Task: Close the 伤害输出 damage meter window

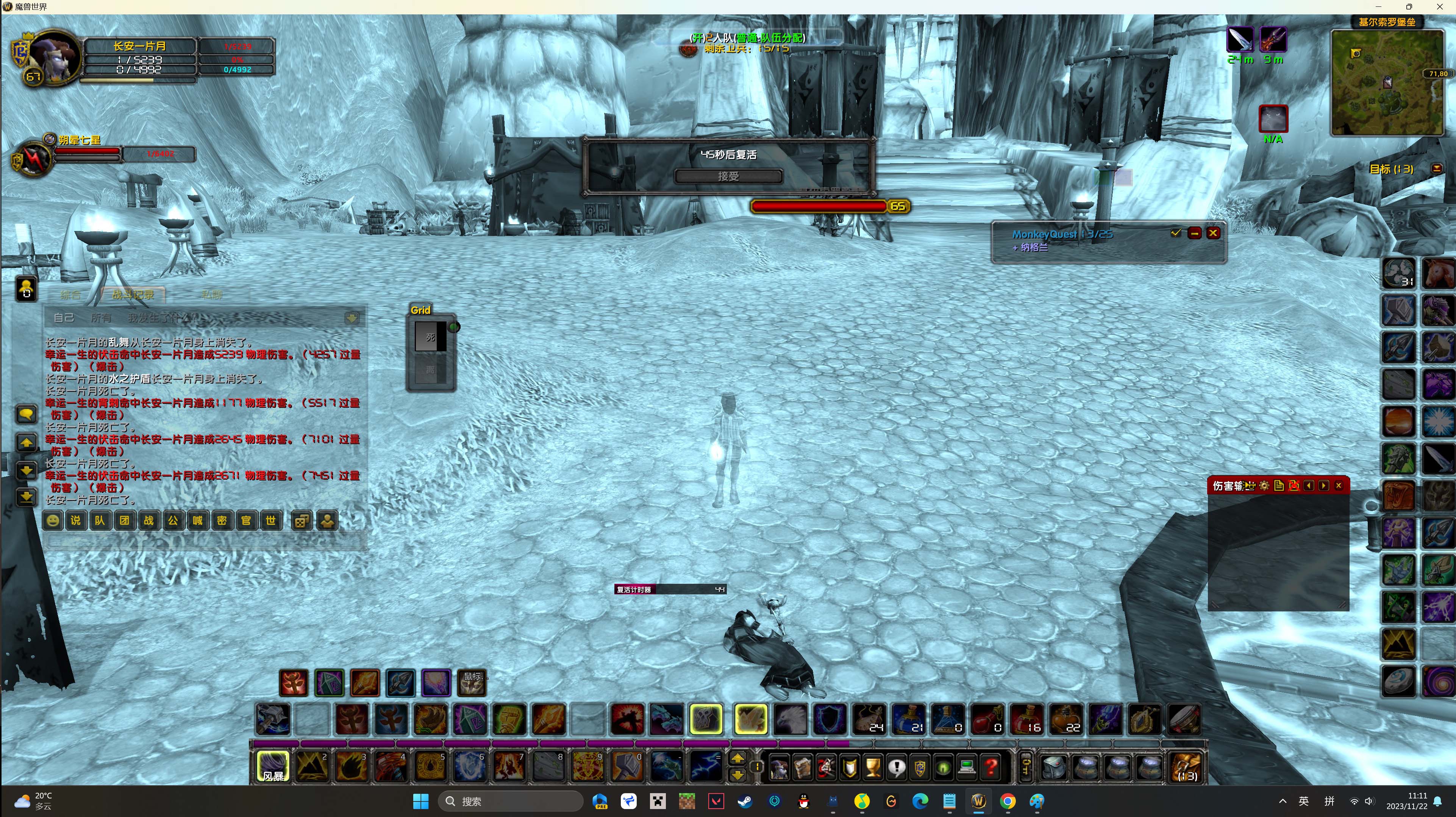Action: point(1339,486)
